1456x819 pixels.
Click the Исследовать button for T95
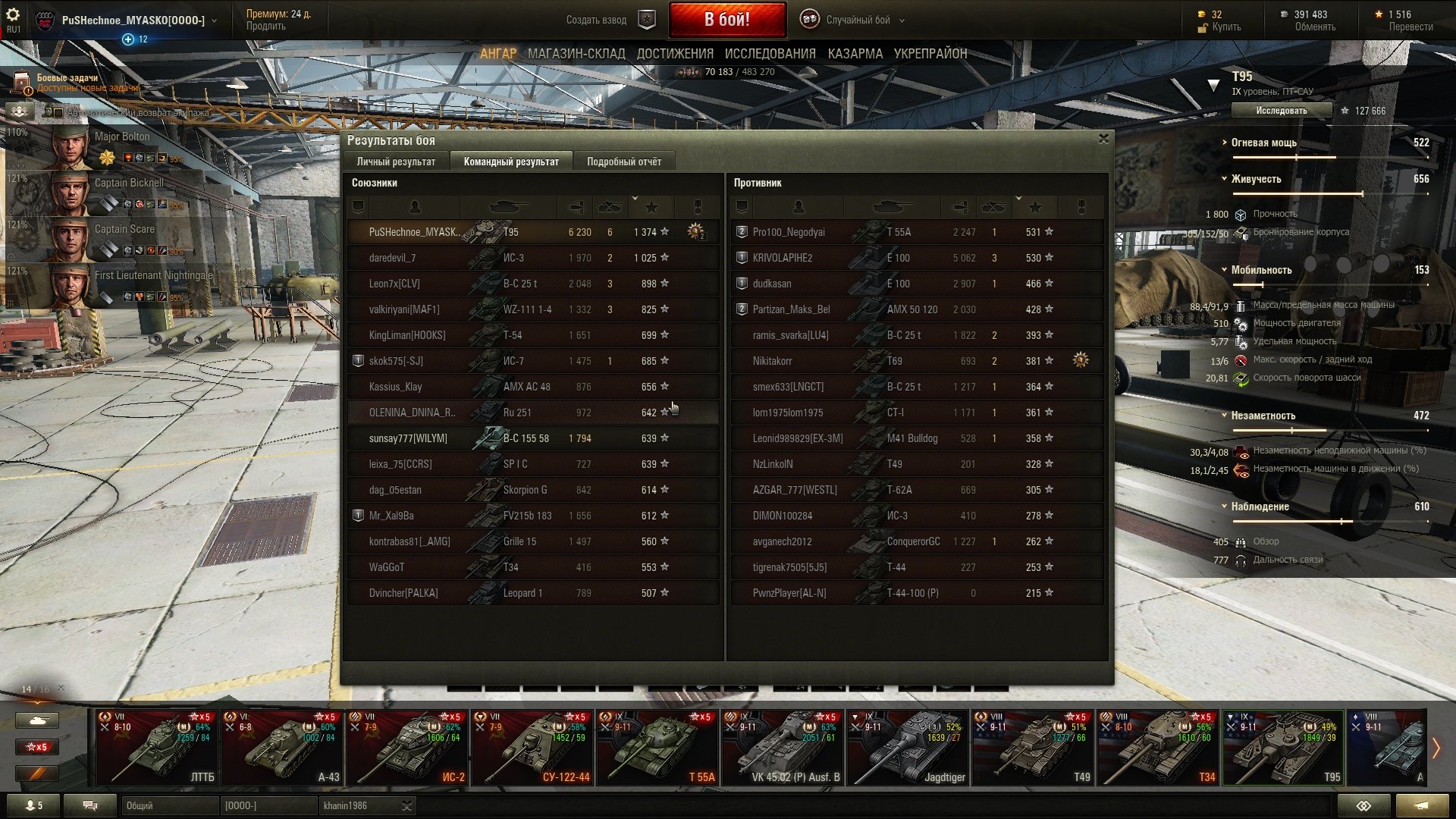[1281, 111]
